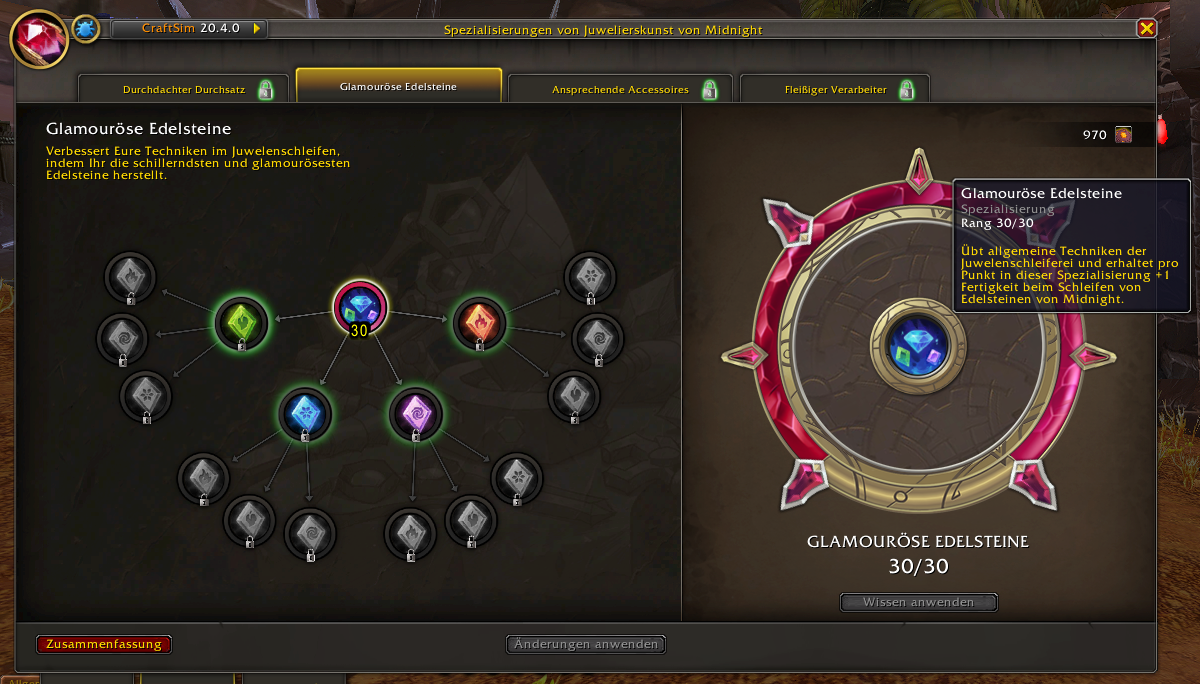
Task: Apply knowledge with Wissen anwenden
Action: (x=919, y=602)
